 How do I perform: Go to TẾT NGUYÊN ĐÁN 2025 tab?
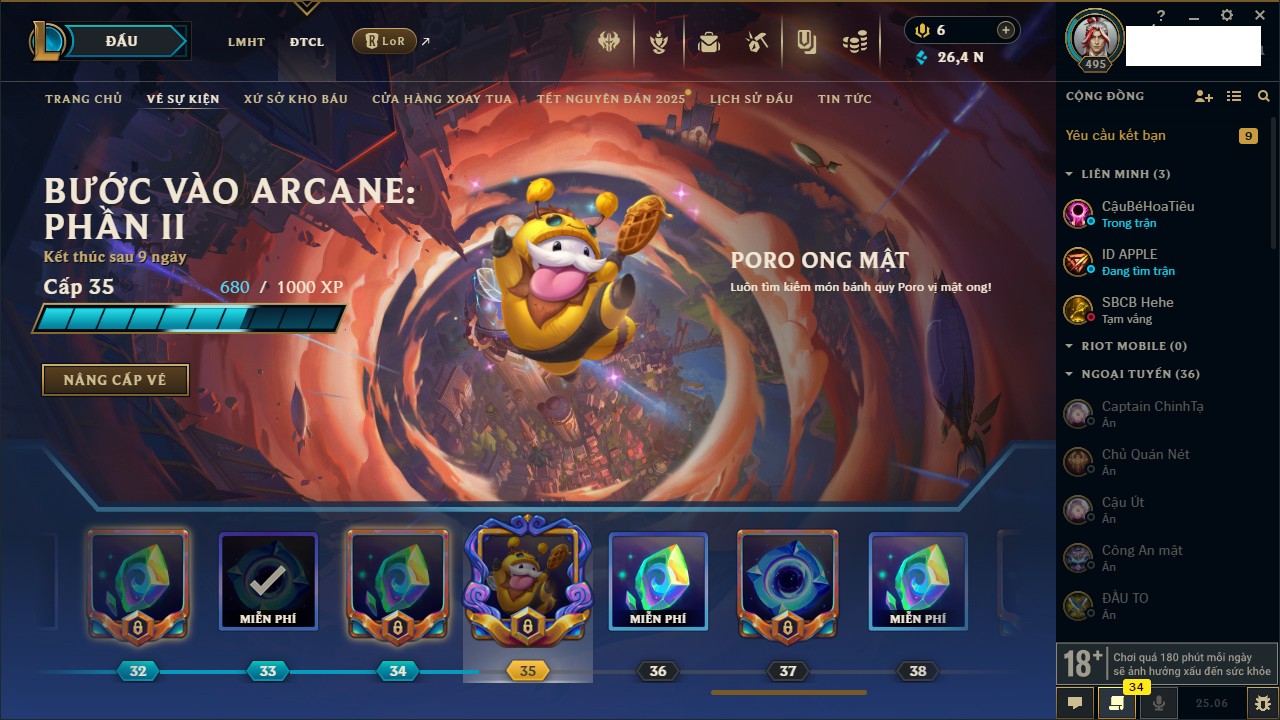[610, 99]
